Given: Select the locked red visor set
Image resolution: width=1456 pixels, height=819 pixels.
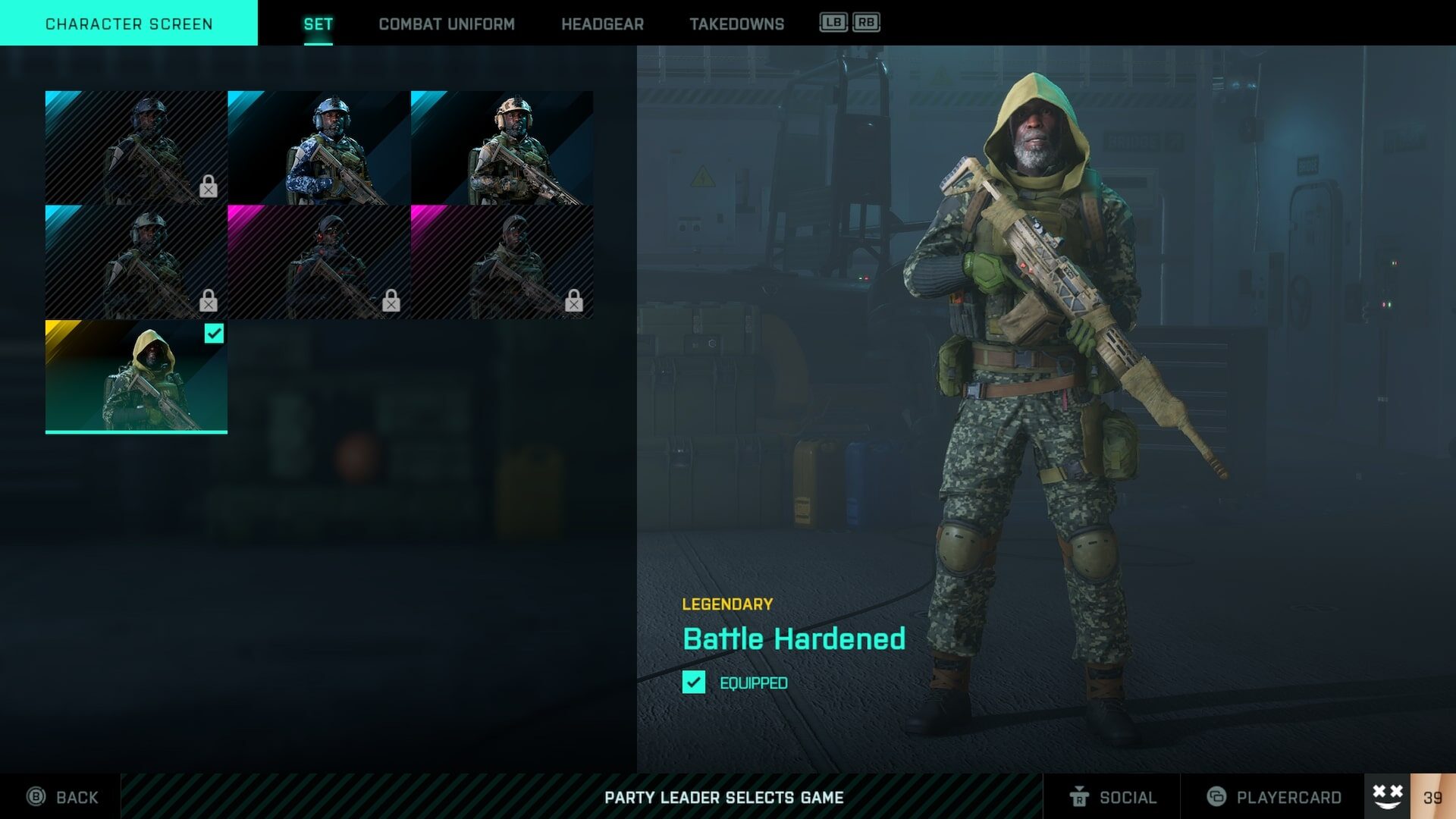Looking at the screenshot, I should [318, 262].
